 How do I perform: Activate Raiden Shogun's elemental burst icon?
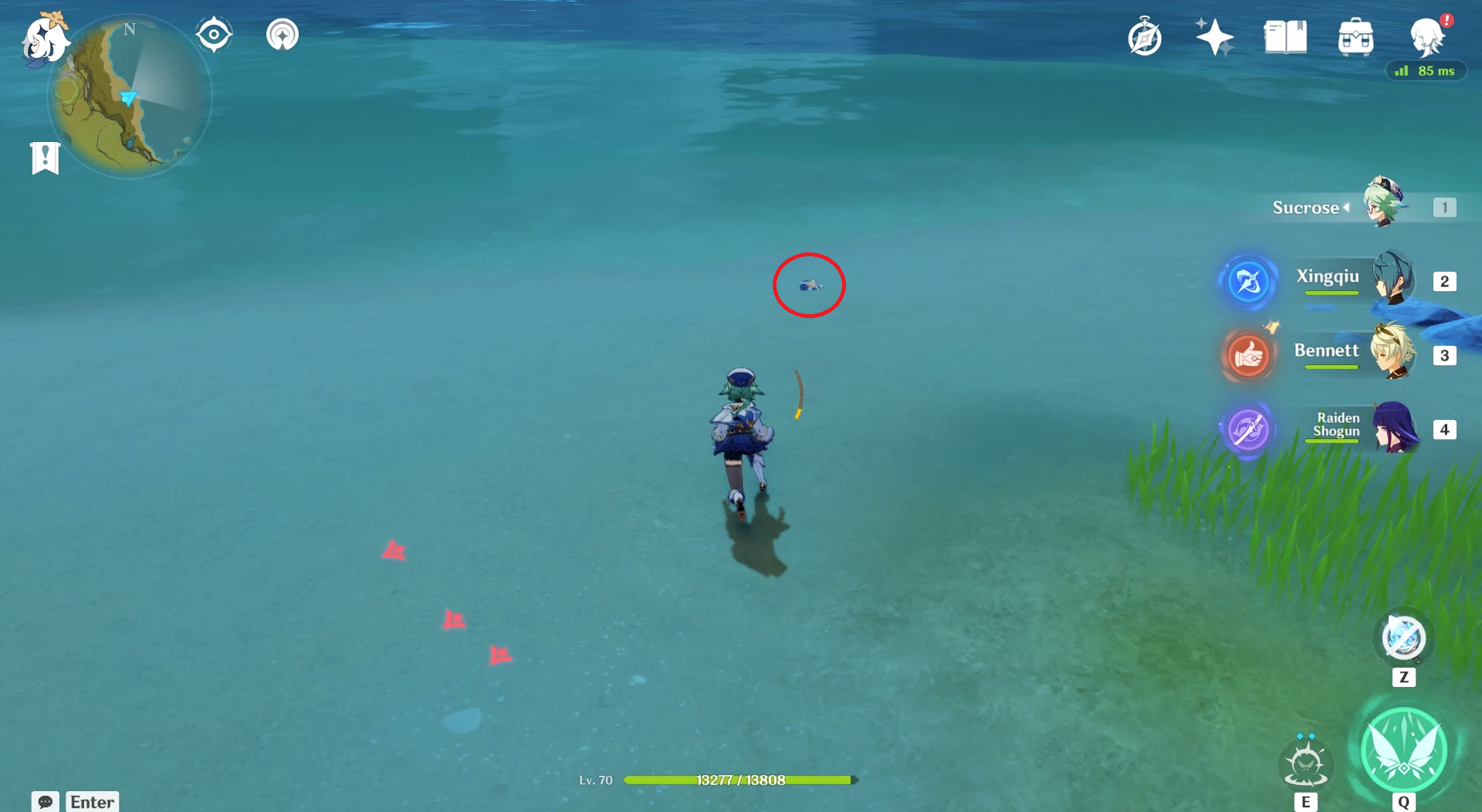click(x=1247, y=430)
